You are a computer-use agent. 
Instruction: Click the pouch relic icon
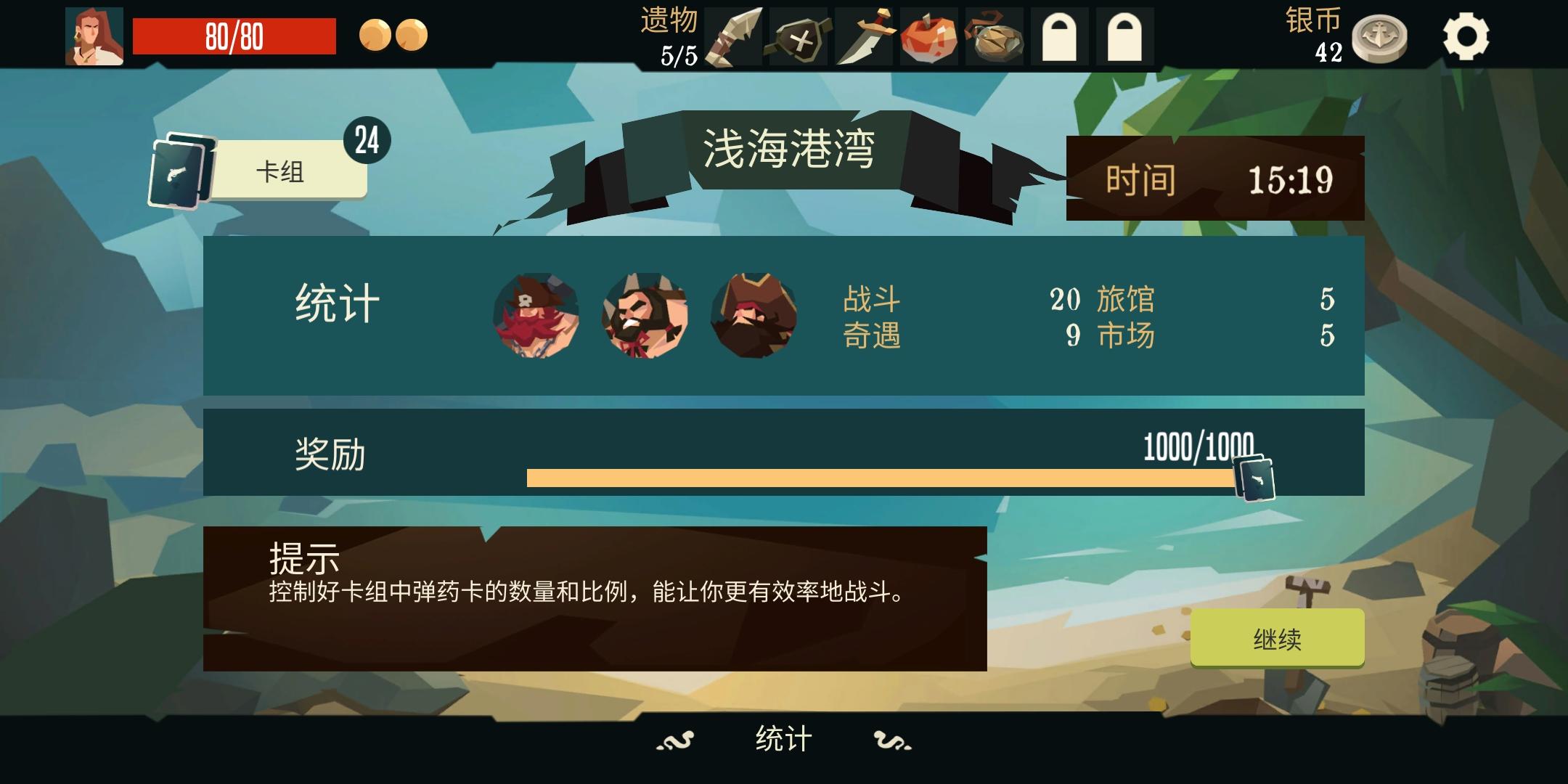995,35
